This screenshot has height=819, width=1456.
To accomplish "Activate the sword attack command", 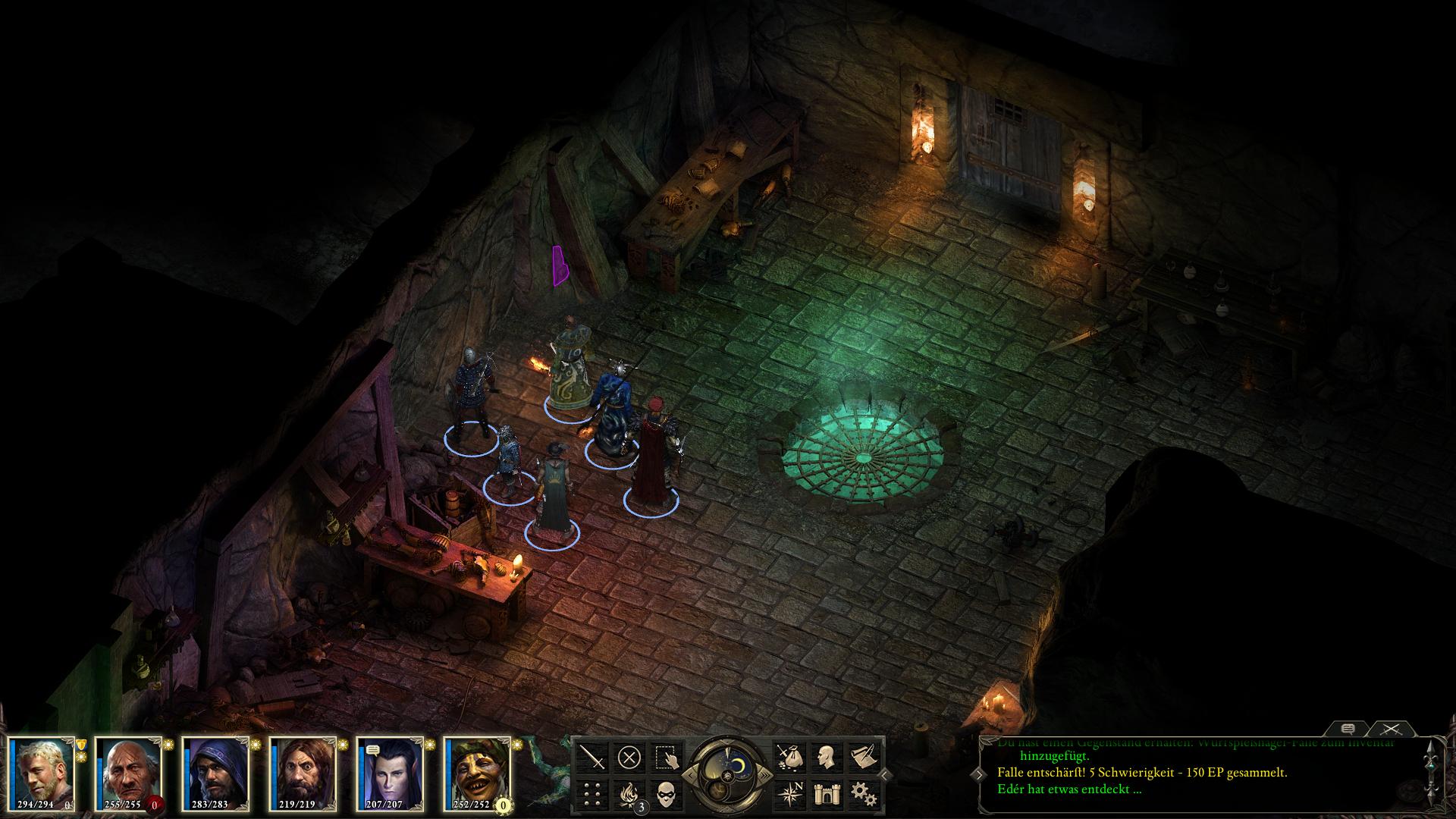I will [x=592, y=757].
